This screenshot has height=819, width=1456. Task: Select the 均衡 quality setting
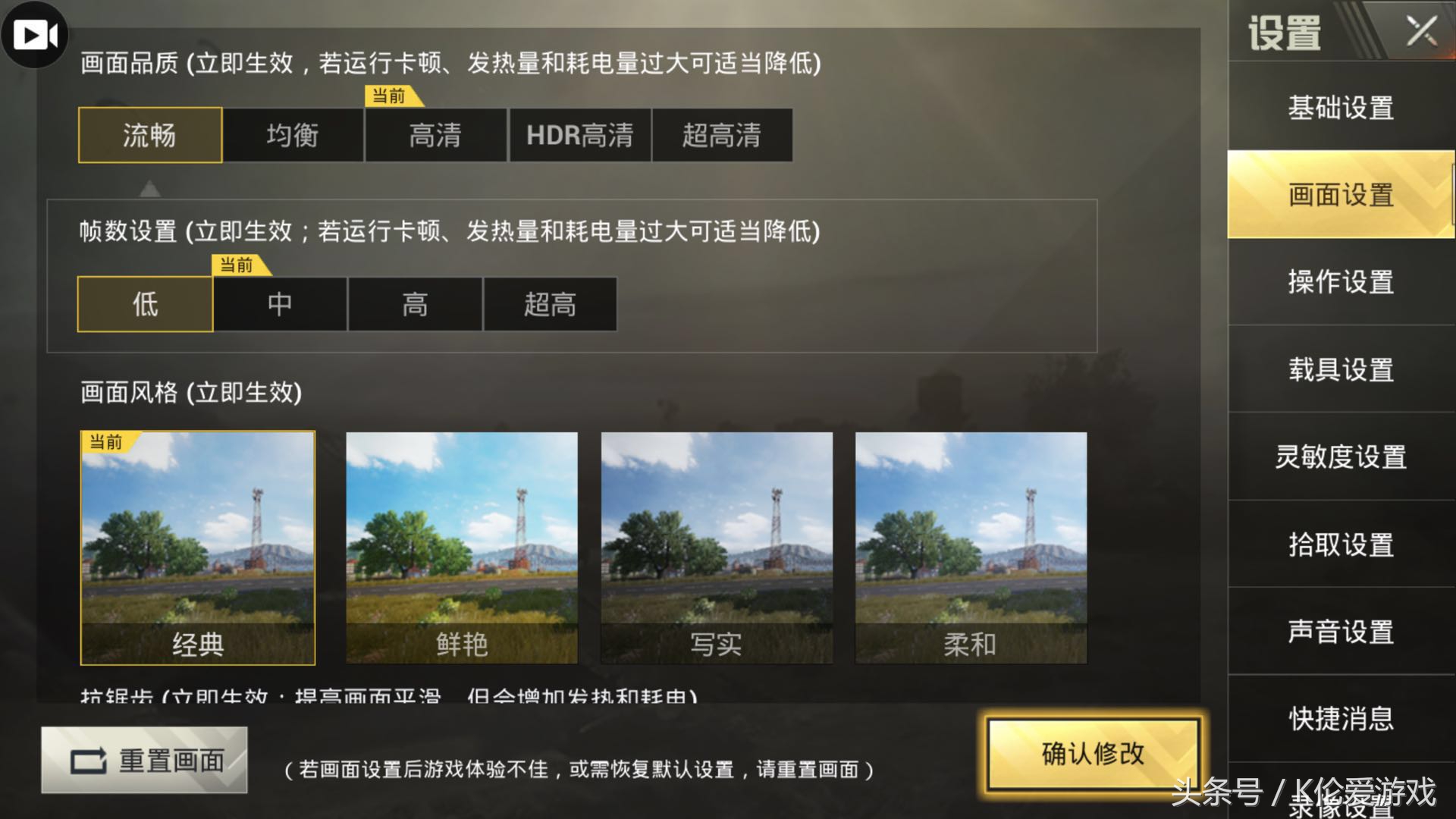[292, 135]
